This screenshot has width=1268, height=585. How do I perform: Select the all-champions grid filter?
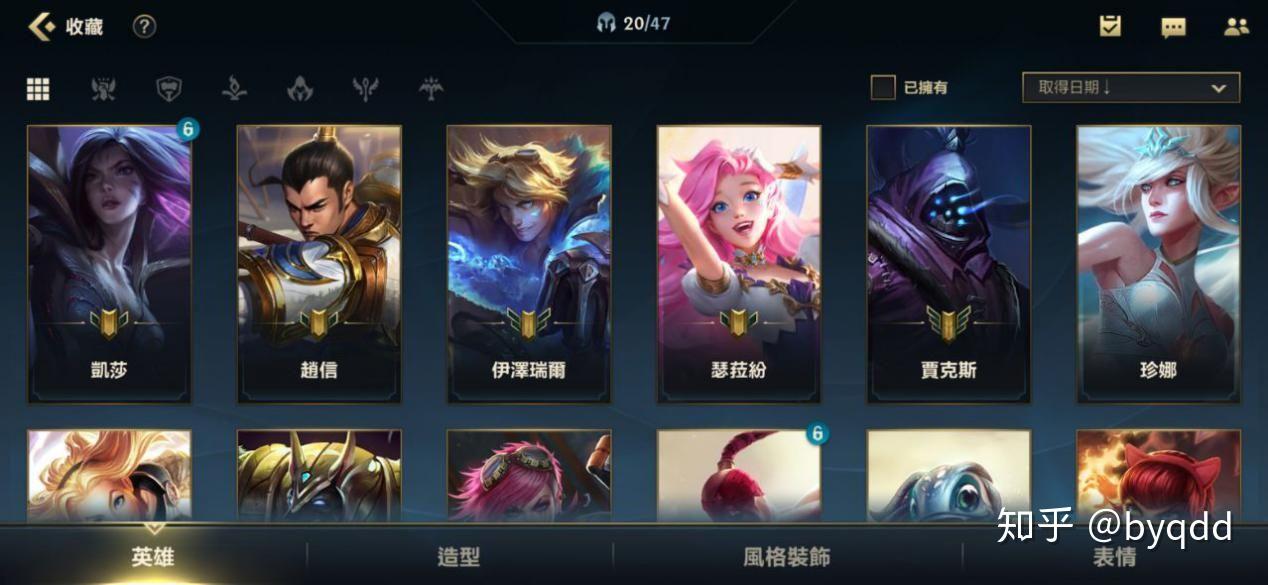[x=38, y=89]
